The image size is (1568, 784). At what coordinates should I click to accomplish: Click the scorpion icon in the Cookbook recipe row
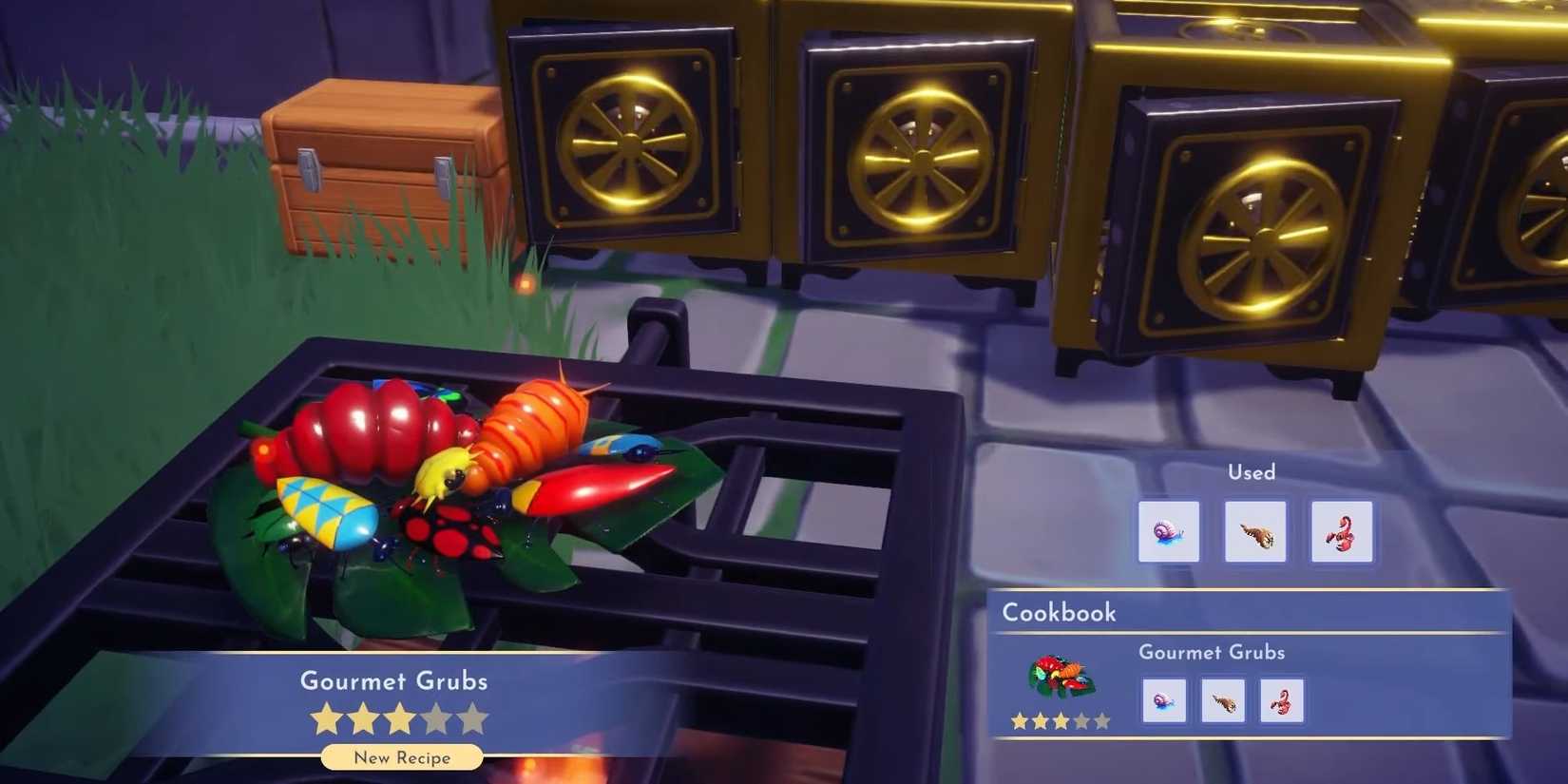pos(1282,700)
